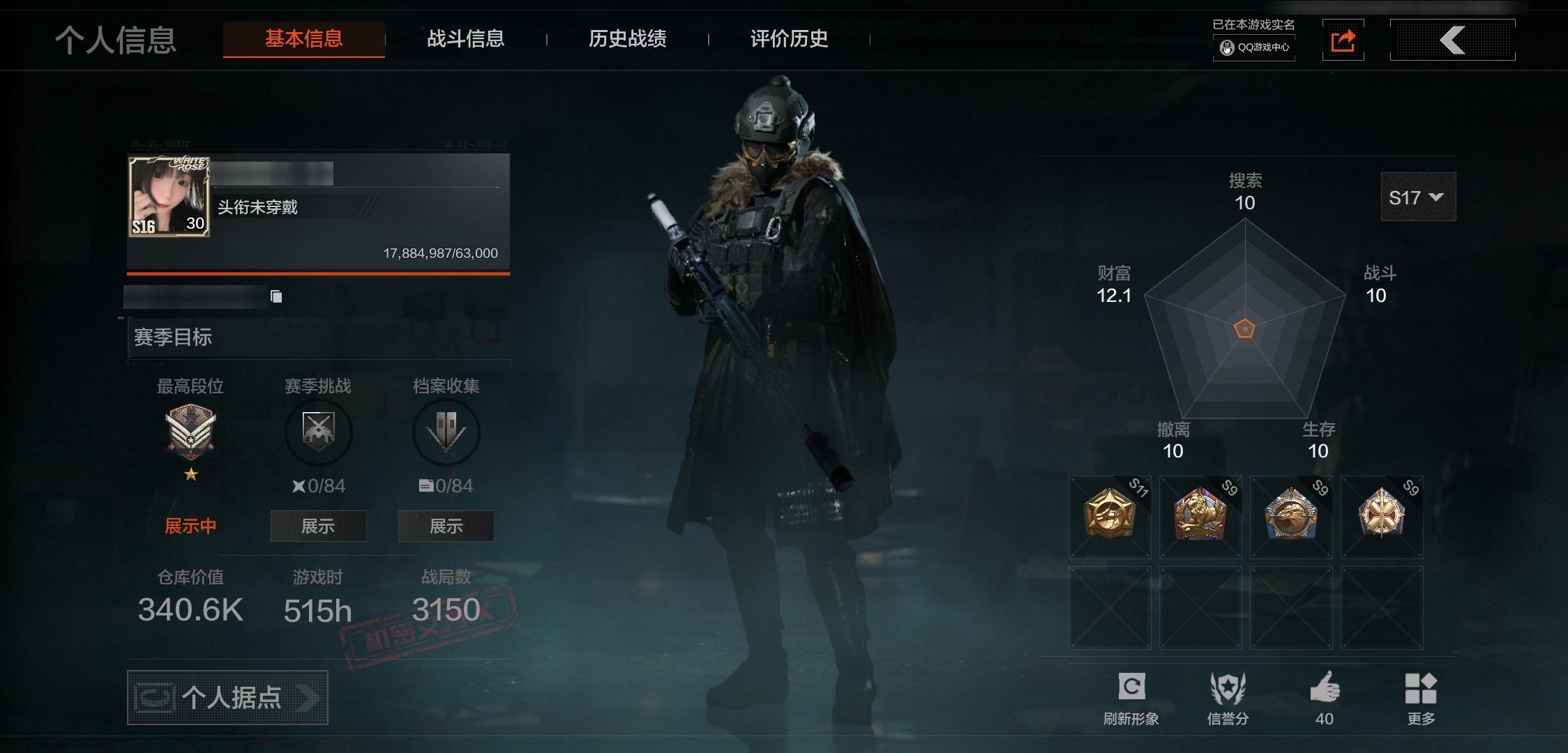Open the 历史战绩 tab
1568x753 pixels.
click(627, 39)
